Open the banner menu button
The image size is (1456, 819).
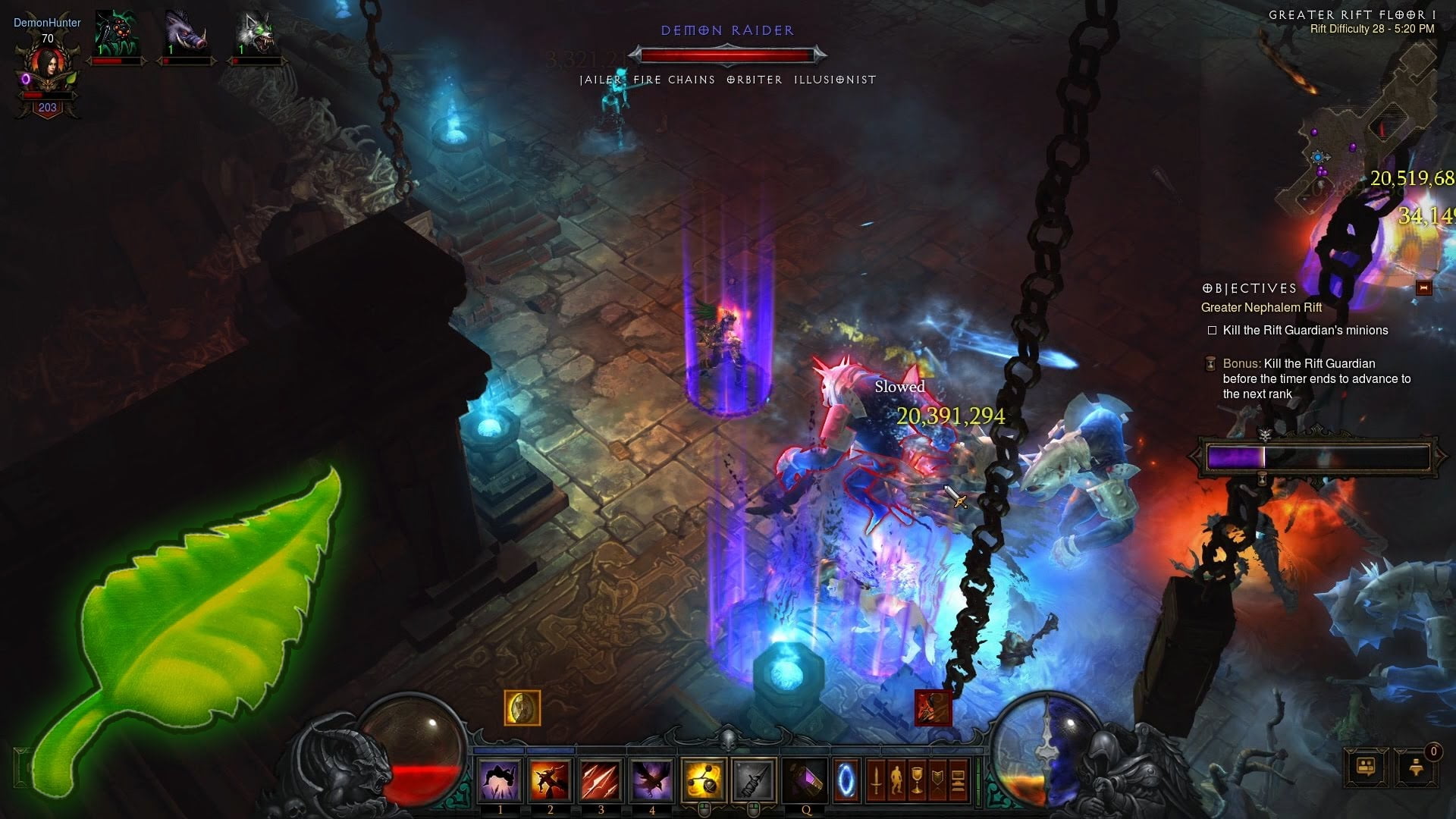click(937, 780)
